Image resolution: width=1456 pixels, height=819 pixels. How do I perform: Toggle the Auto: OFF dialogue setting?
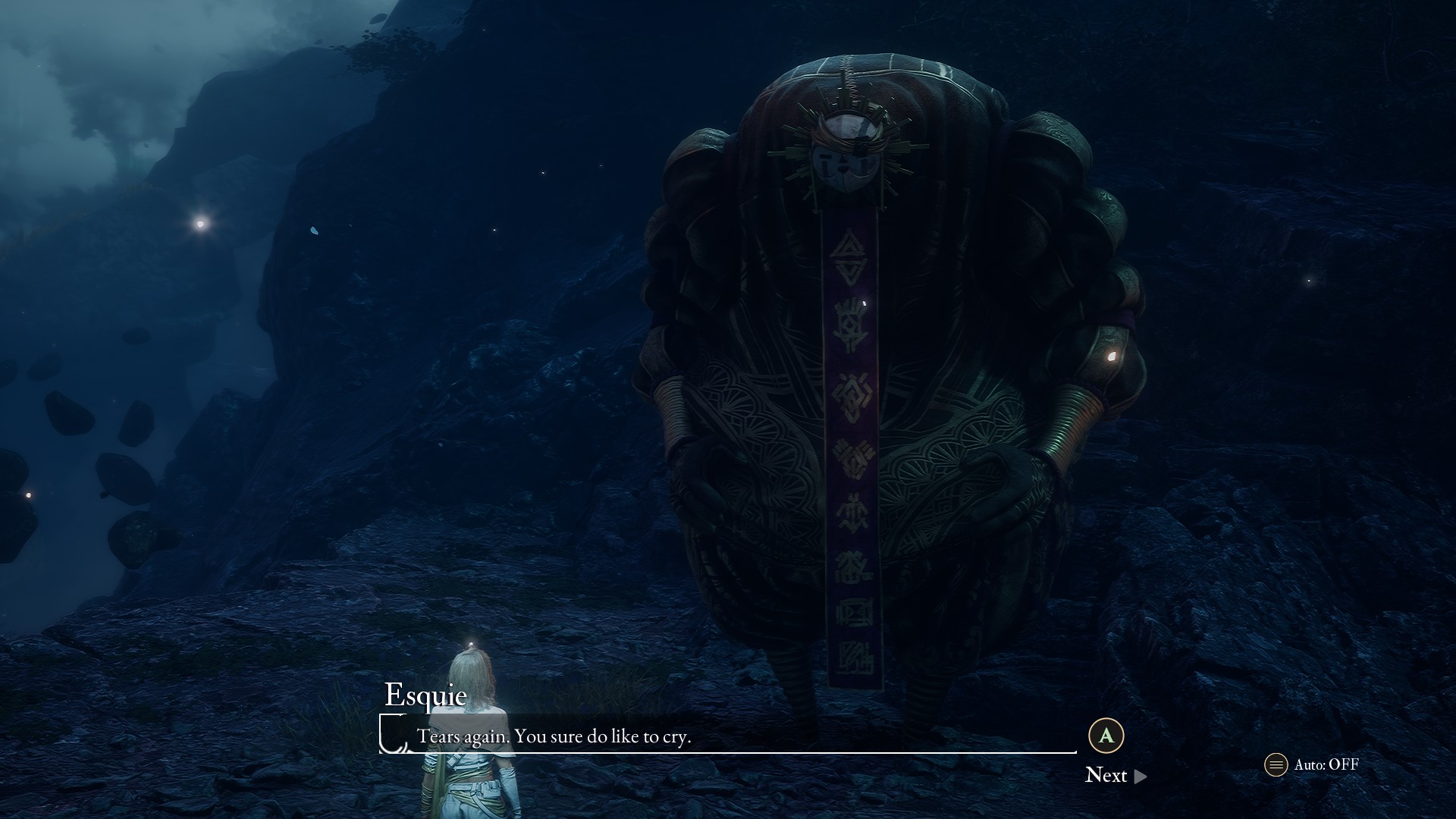click(x=1313, y=764)
